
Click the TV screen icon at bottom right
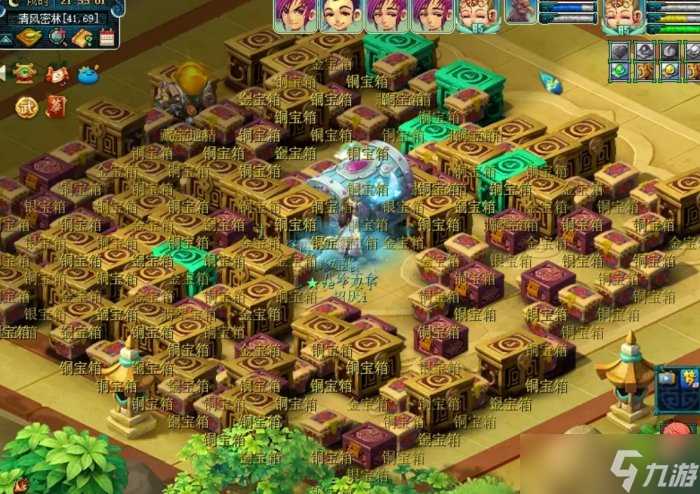[x=667, y=378]
